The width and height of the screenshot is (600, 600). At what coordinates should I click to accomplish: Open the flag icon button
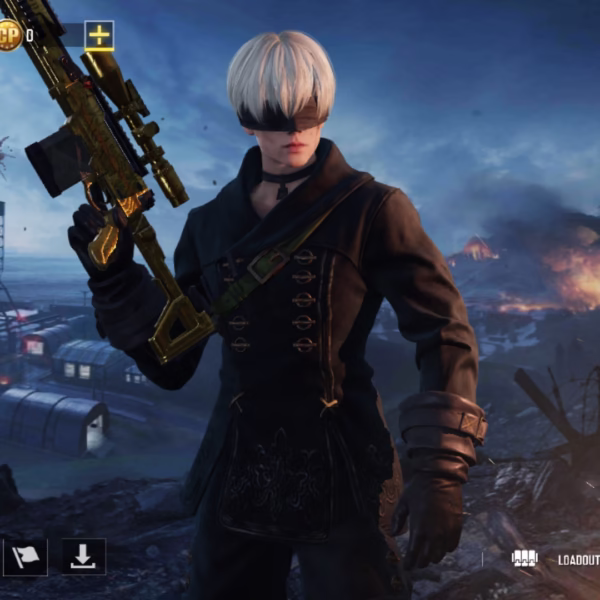24,557
